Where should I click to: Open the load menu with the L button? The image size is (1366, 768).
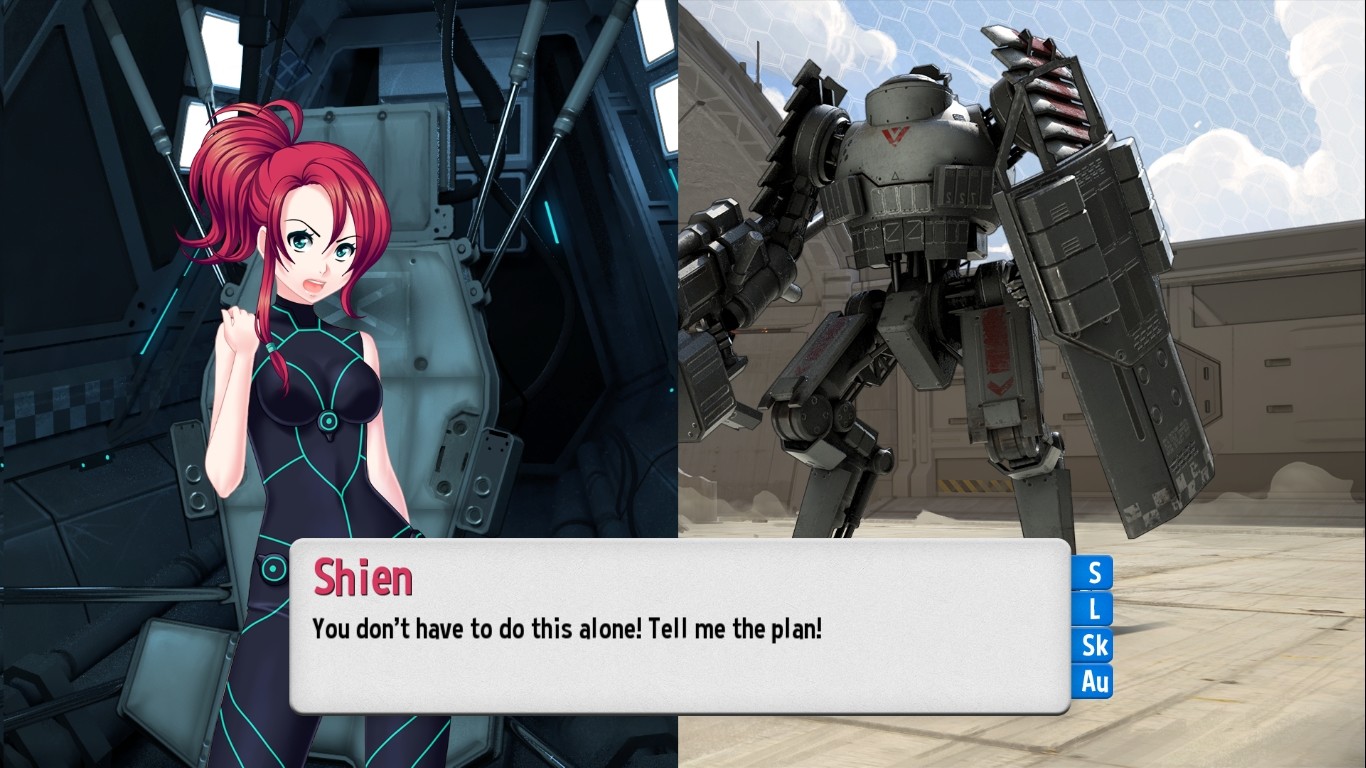pos(1092,610)
